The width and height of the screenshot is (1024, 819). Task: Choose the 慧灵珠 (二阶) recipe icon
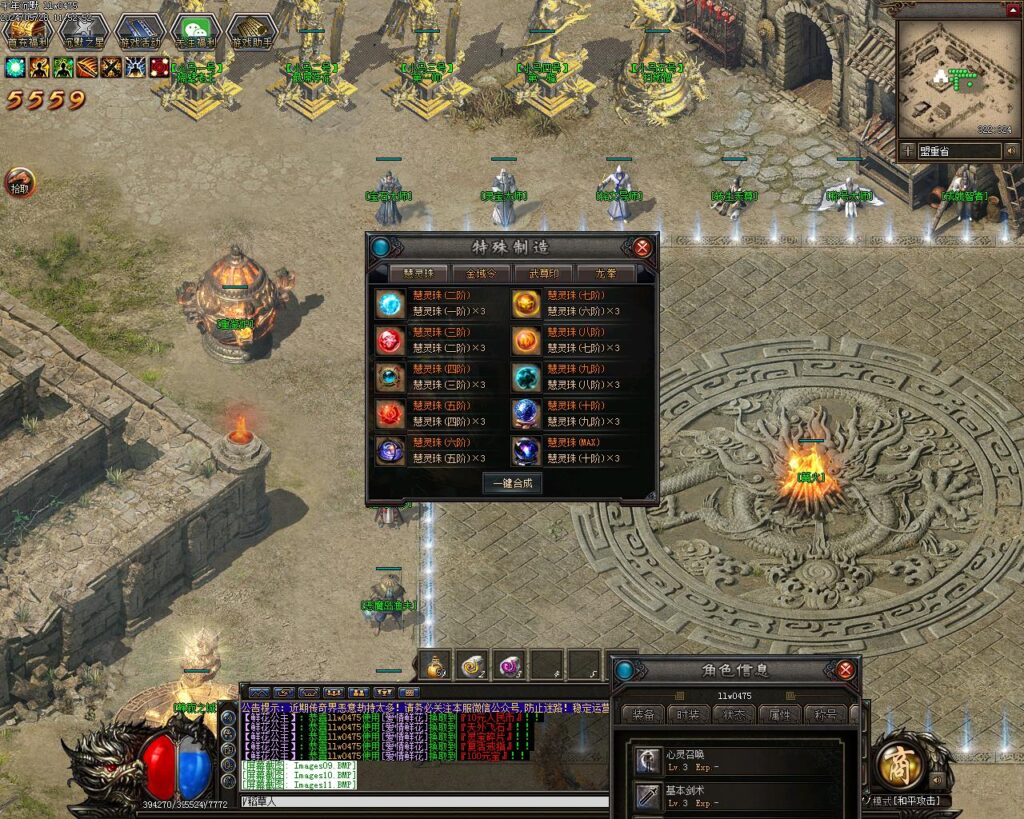pos(389,303)
